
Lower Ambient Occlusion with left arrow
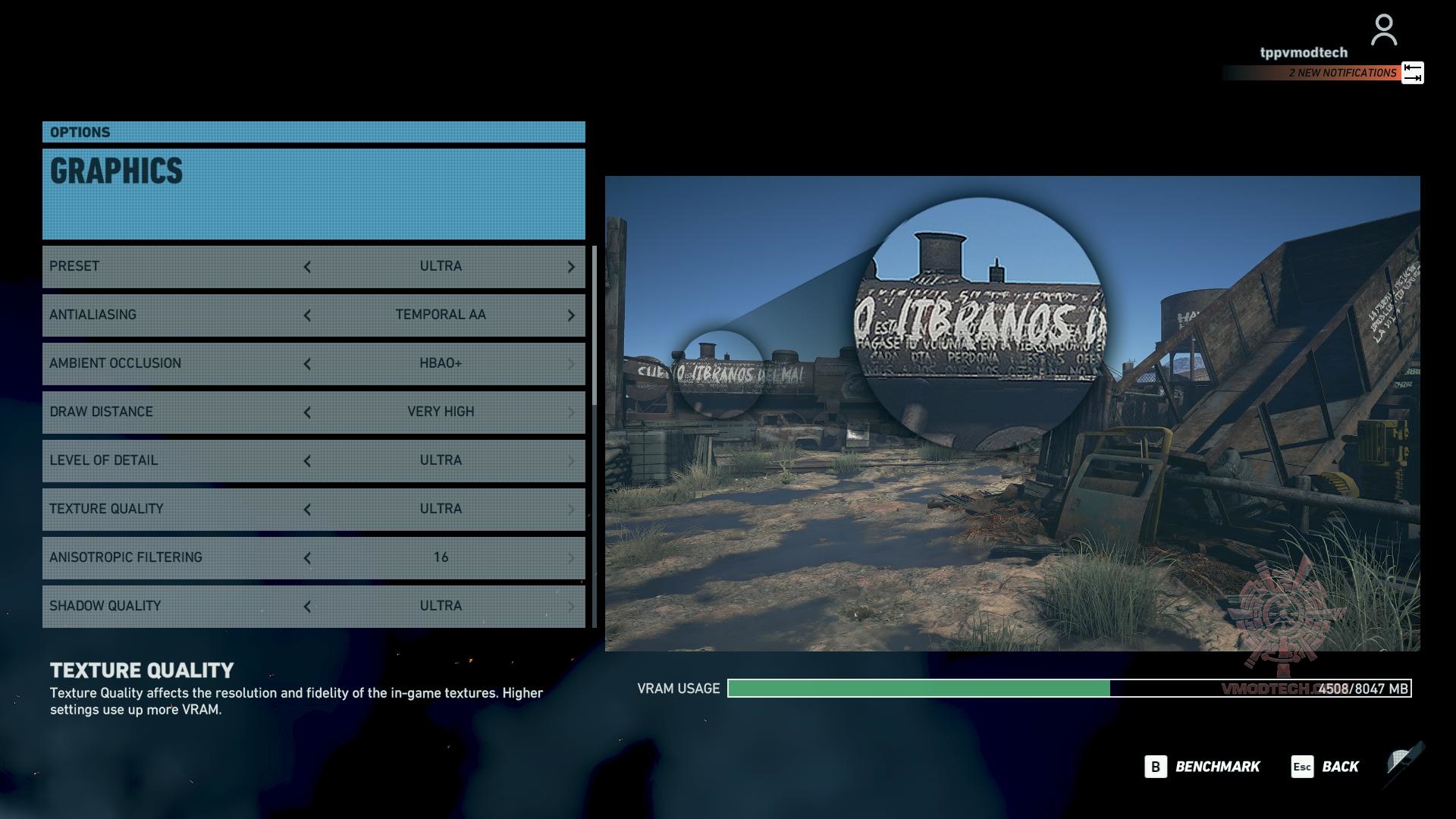pyautogui.click(x=307, y=364)
